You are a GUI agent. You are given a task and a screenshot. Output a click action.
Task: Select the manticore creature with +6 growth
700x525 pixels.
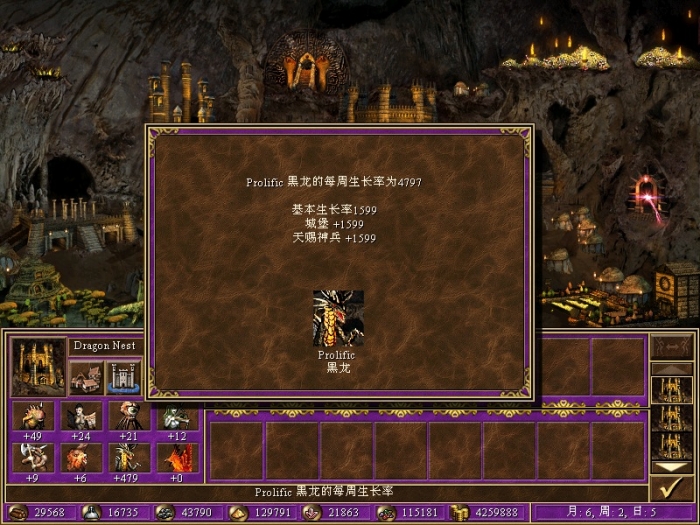pyautogui.click(x=81, y=457)
